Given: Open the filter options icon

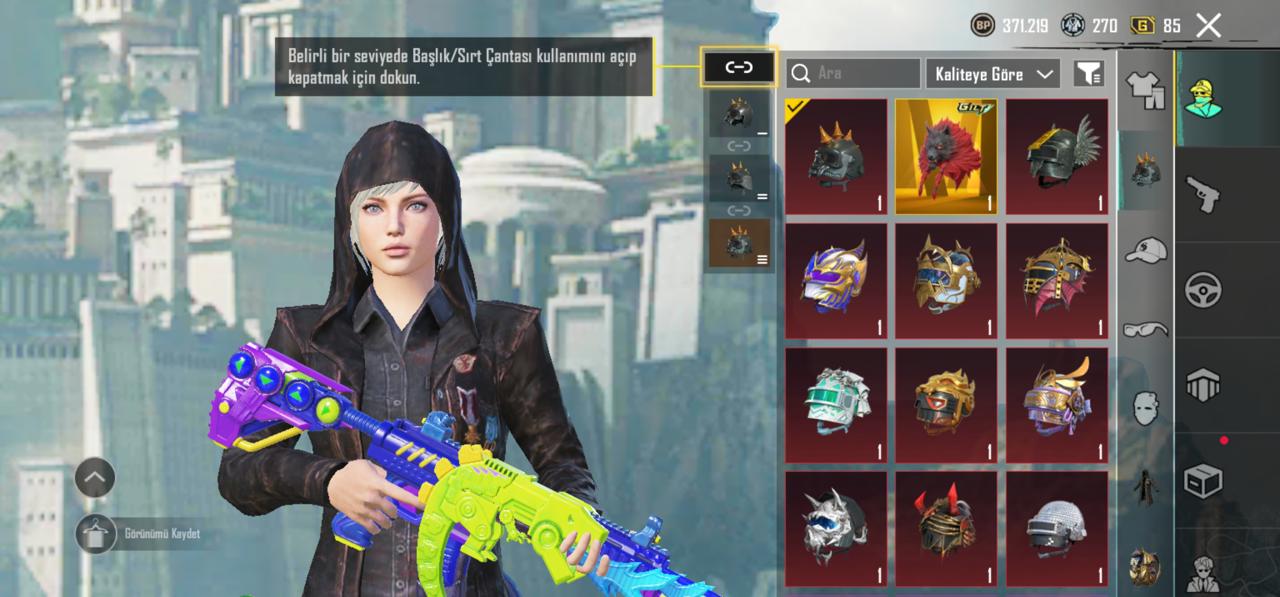Looking at the screenshot, I should 1088,73.
